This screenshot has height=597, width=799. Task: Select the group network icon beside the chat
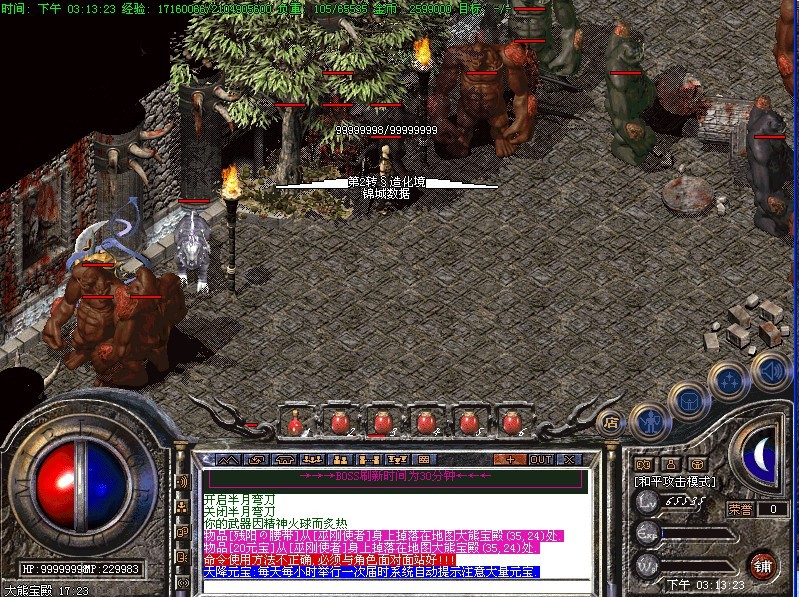[183, 507]
